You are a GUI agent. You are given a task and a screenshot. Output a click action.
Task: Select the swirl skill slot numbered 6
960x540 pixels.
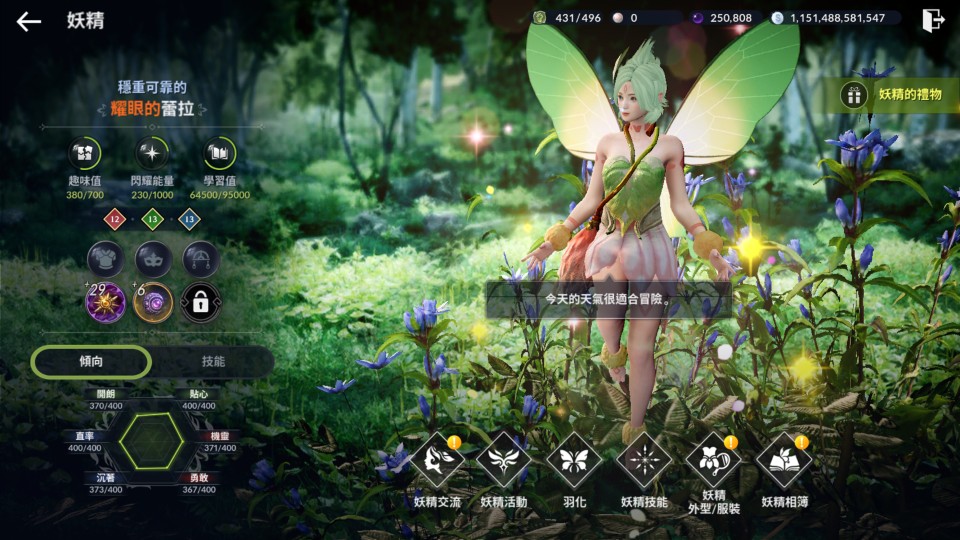153,302
